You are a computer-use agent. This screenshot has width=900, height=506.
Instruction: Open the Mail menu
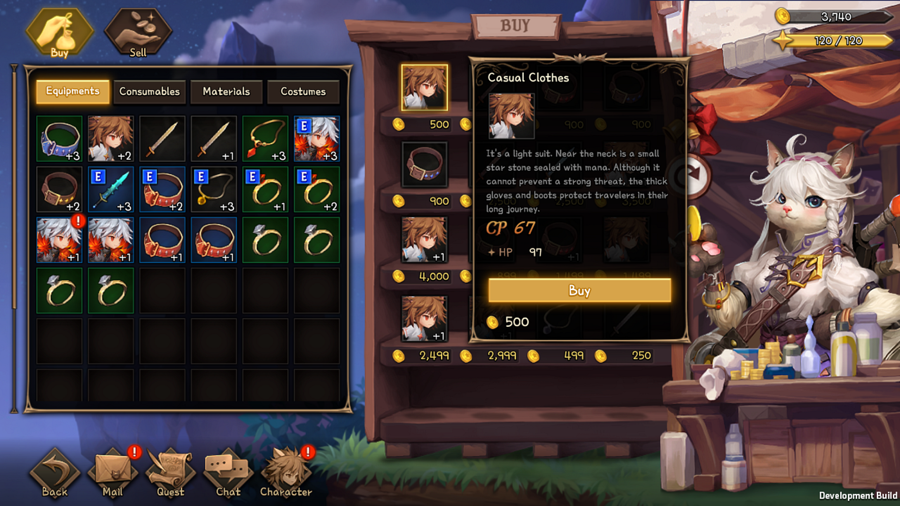pos(112,472)
